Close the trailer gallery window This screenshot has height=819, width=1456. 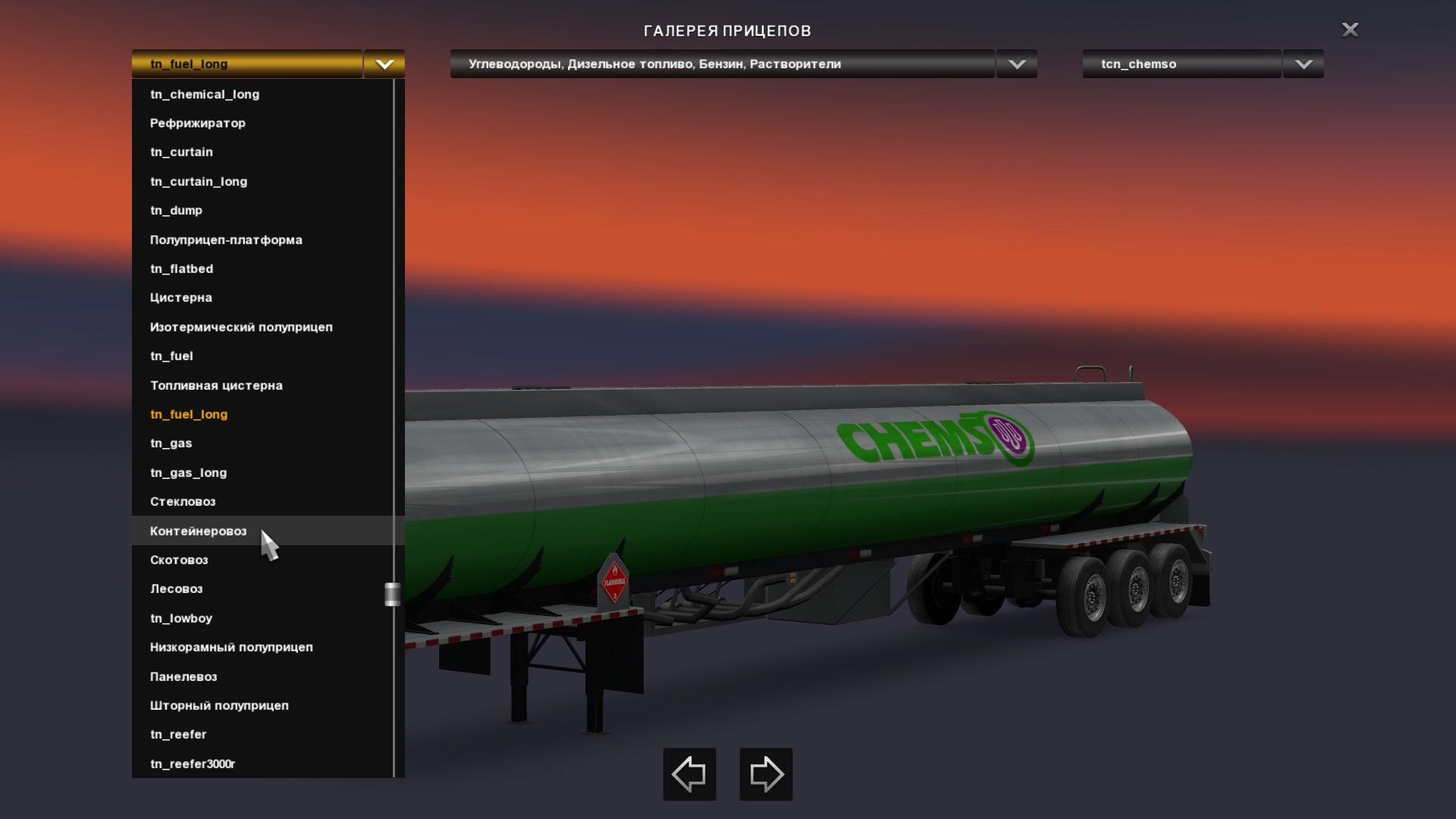(1350, 30)
